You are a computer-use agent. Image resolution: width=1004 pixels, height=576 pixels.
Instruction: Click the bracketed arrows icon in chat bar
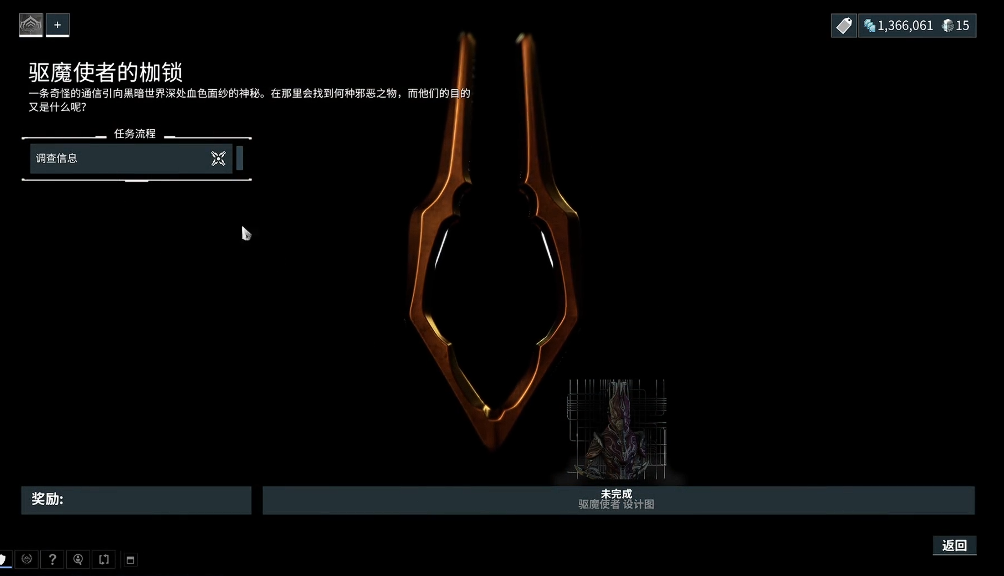pyautogui.click(x=104, y=560)
